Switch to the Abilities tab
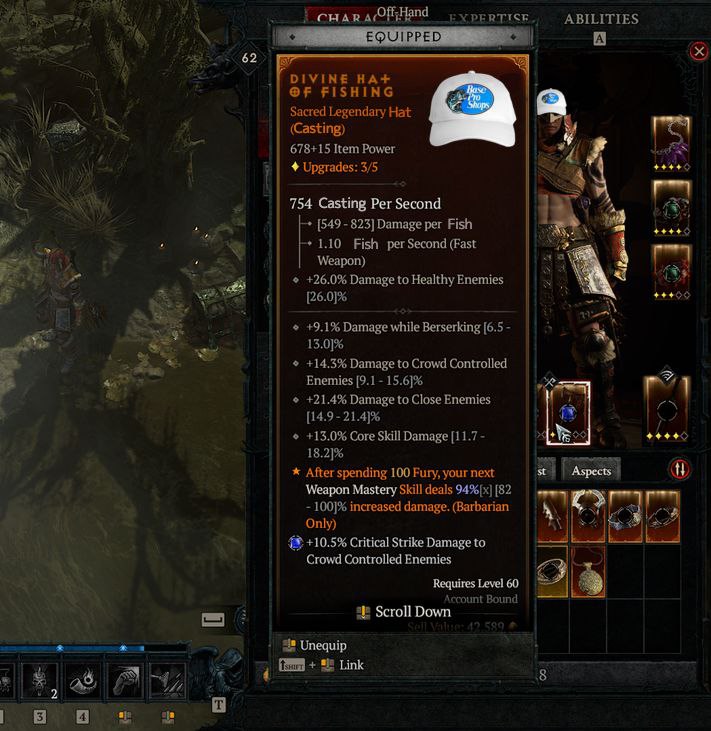This screenshot has height=731, width=711. 601,19
